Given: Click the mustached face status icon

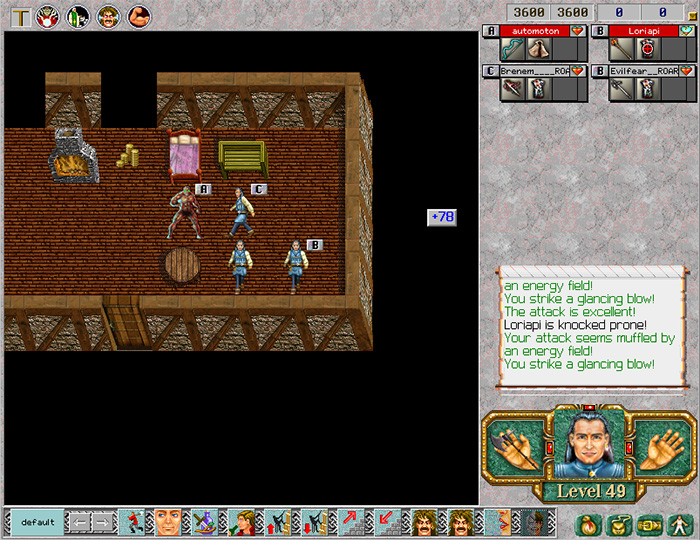Looking at the screenshot, I should pos(108,16).
